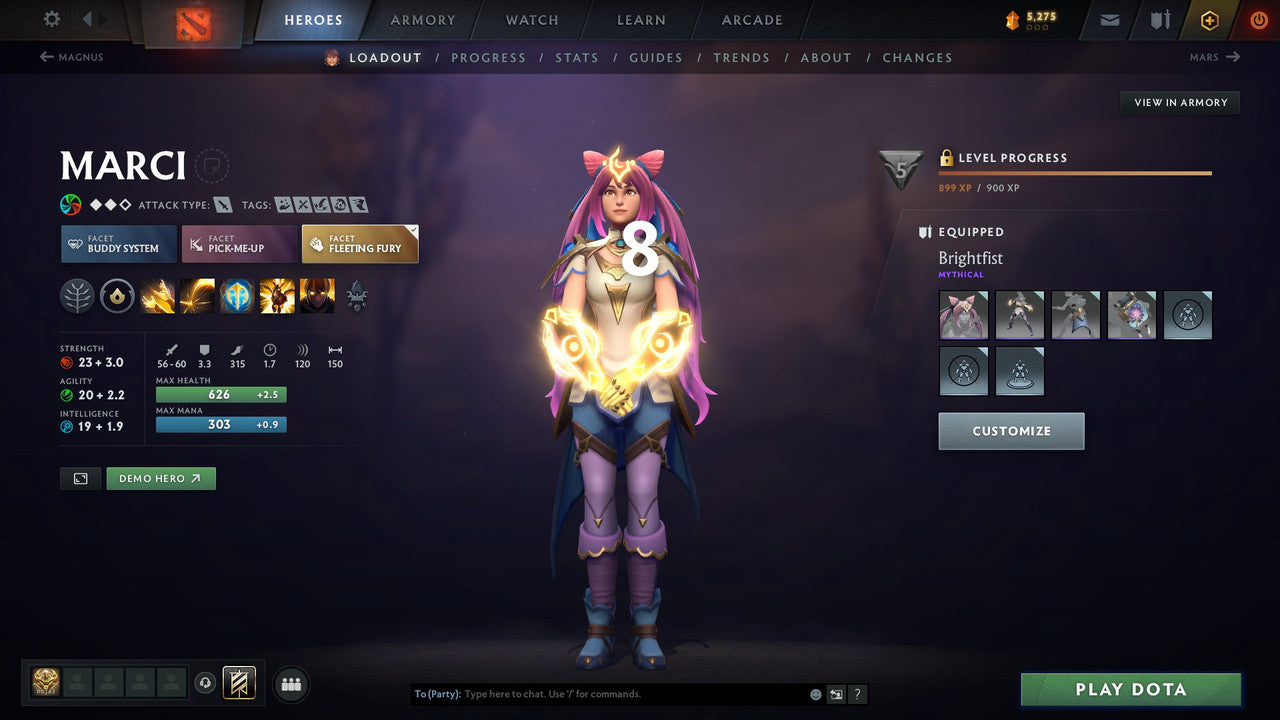Click the Customize button
Image resolution: width=1280 pixels, height=720 pixels.
(1011, 431)
